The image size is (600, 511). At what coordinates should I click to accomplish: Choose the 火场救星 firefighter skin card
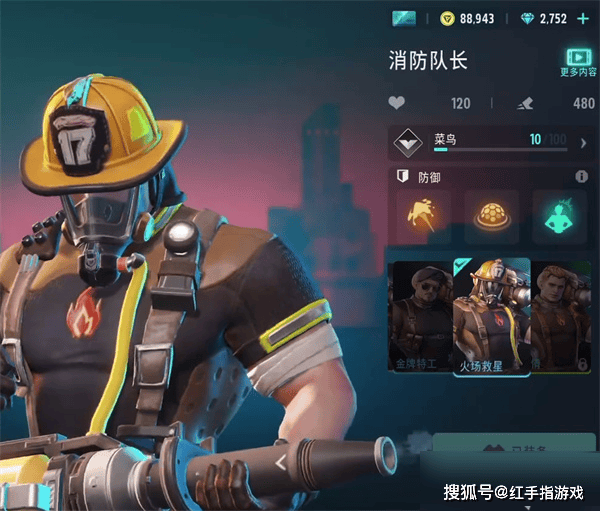pyautogui.click(x=491, y=315)
